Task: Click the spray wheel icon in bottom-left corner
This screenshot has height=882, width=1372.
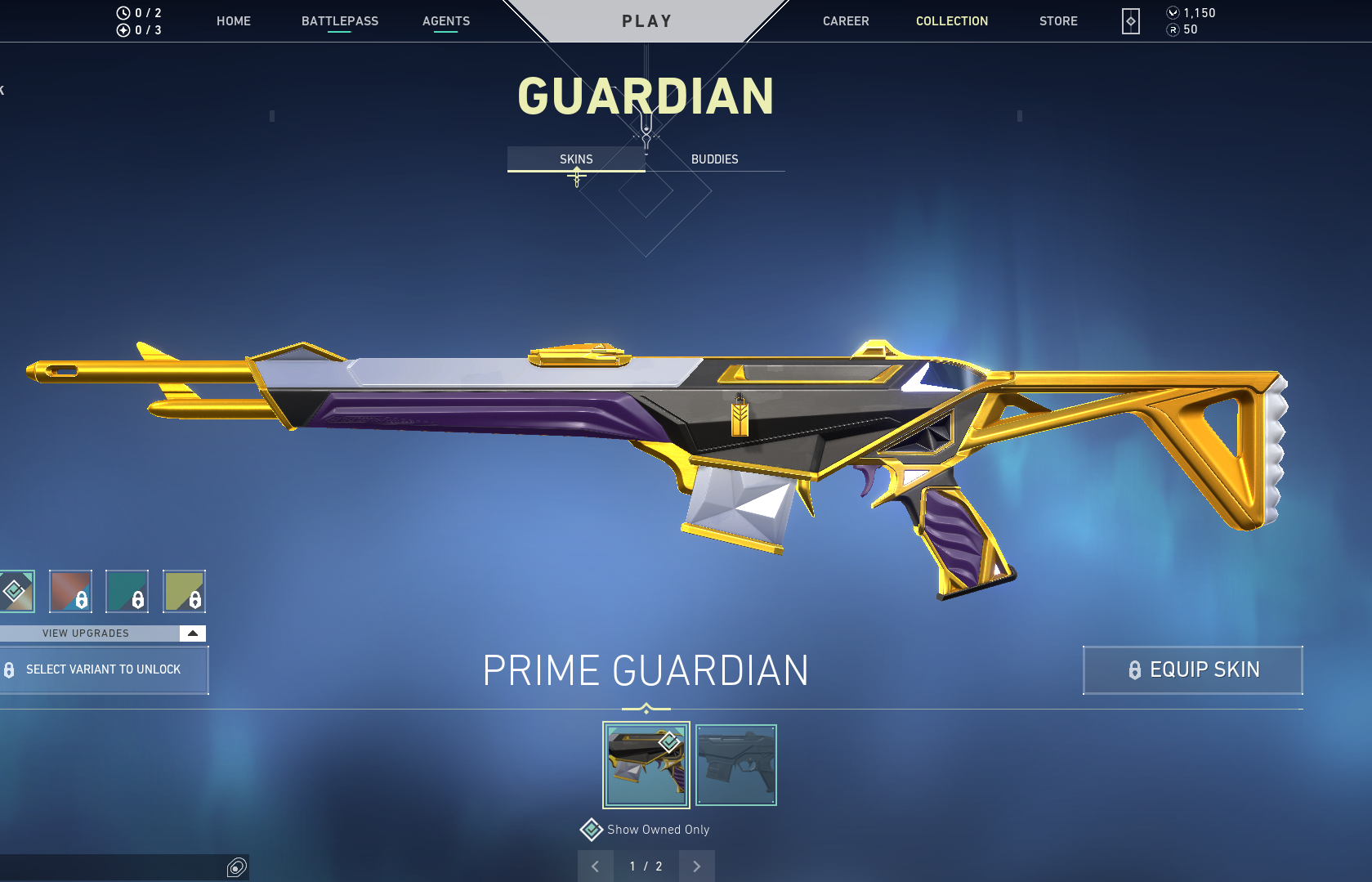Action: point(236,868)
